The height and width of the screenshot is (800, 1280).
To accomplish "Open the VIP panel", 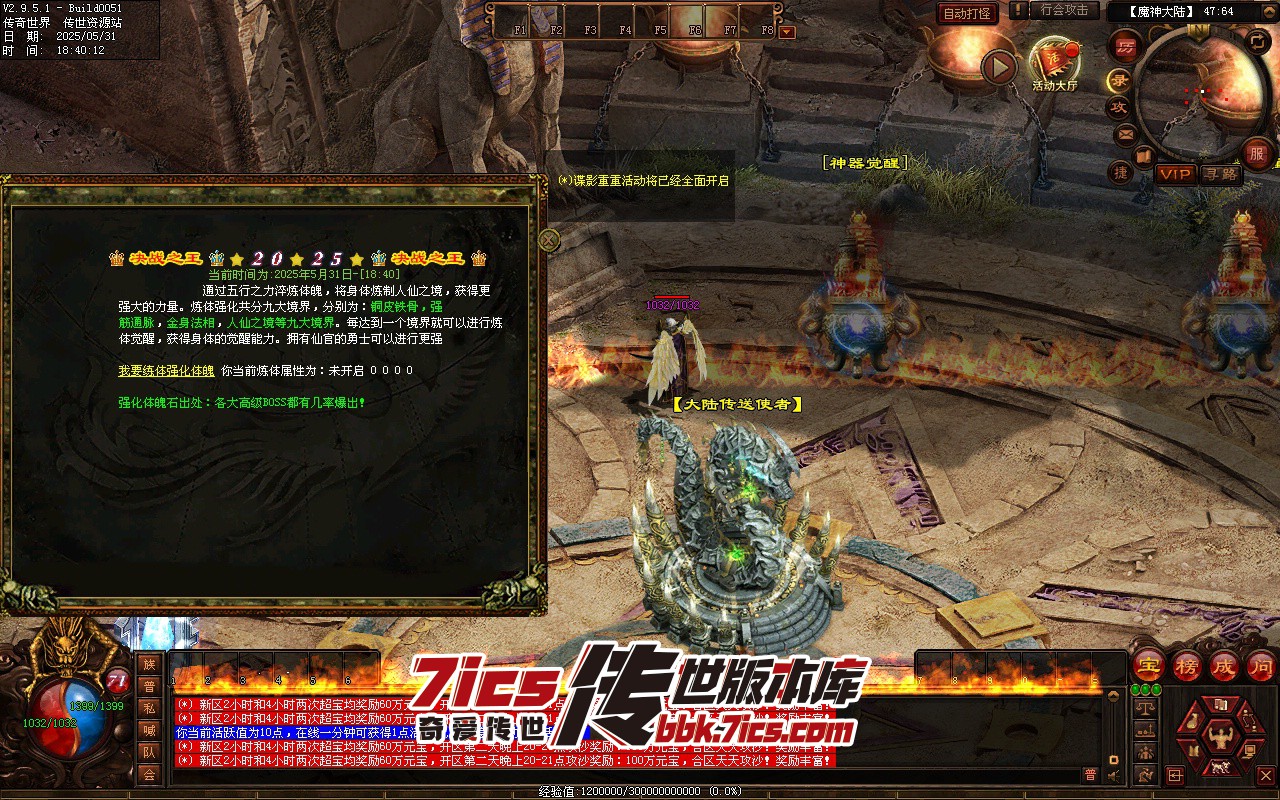I will [x=1176, y=174].
